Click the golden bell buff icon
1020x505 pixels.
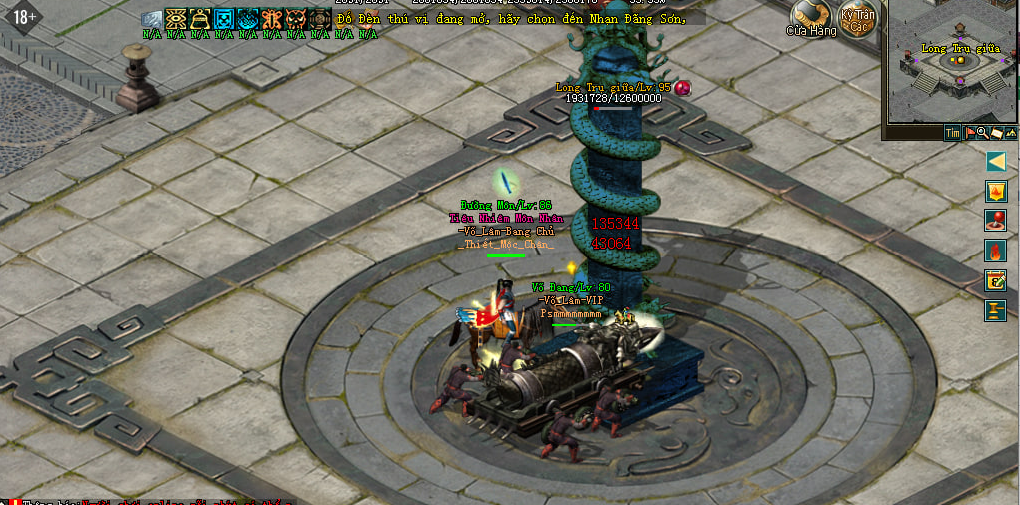(200, 19)
